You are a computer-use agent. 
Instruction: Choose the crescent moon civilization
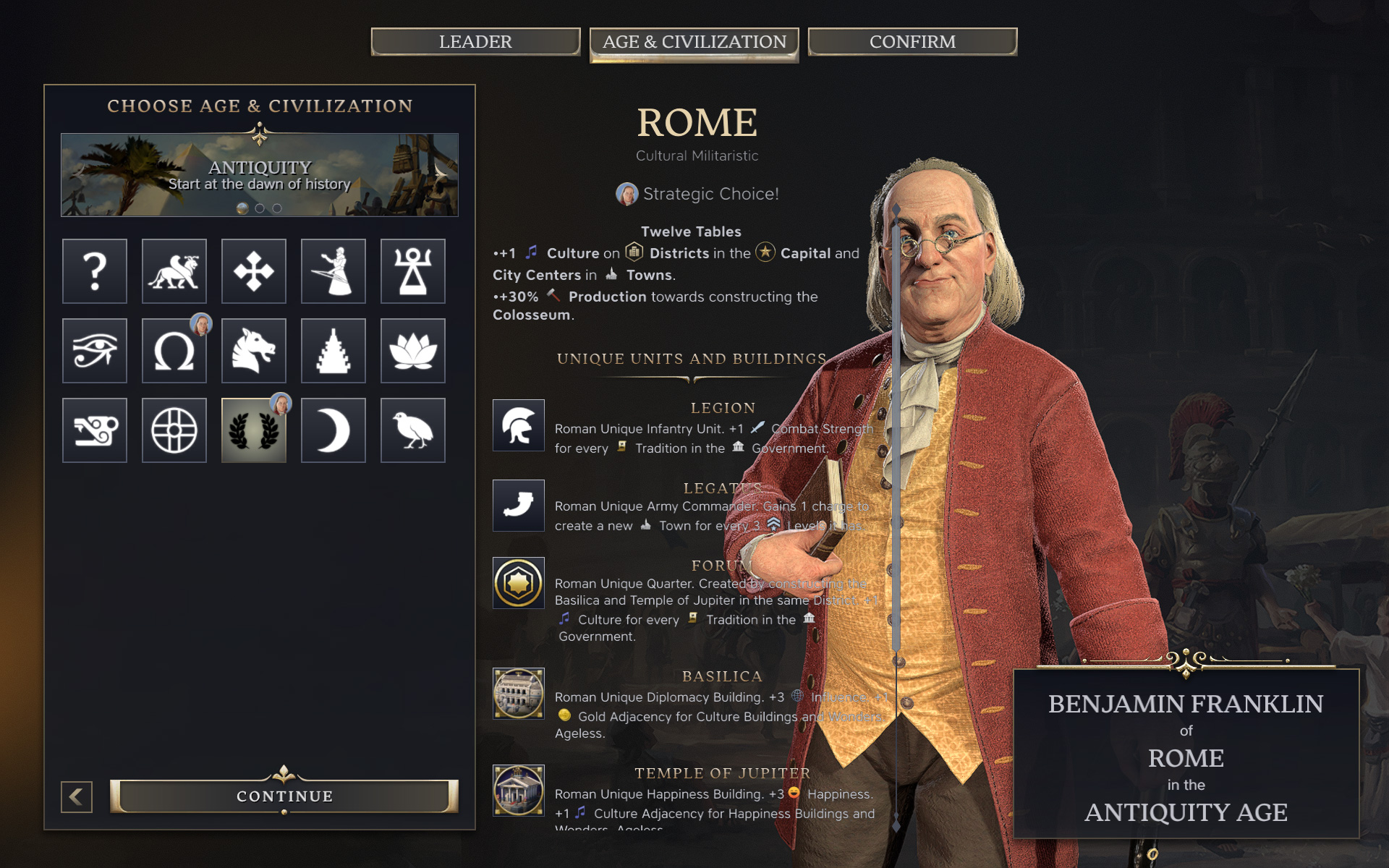[x=334, y=430]
